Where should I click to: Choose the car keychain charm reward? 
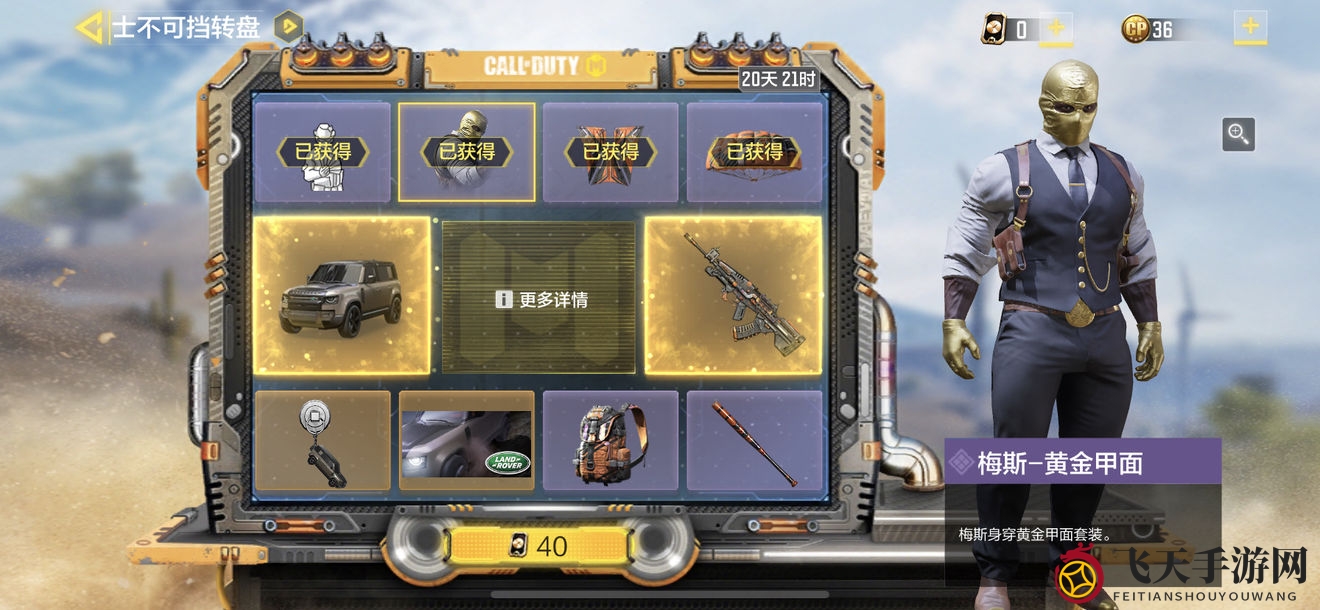click(322, 440)
